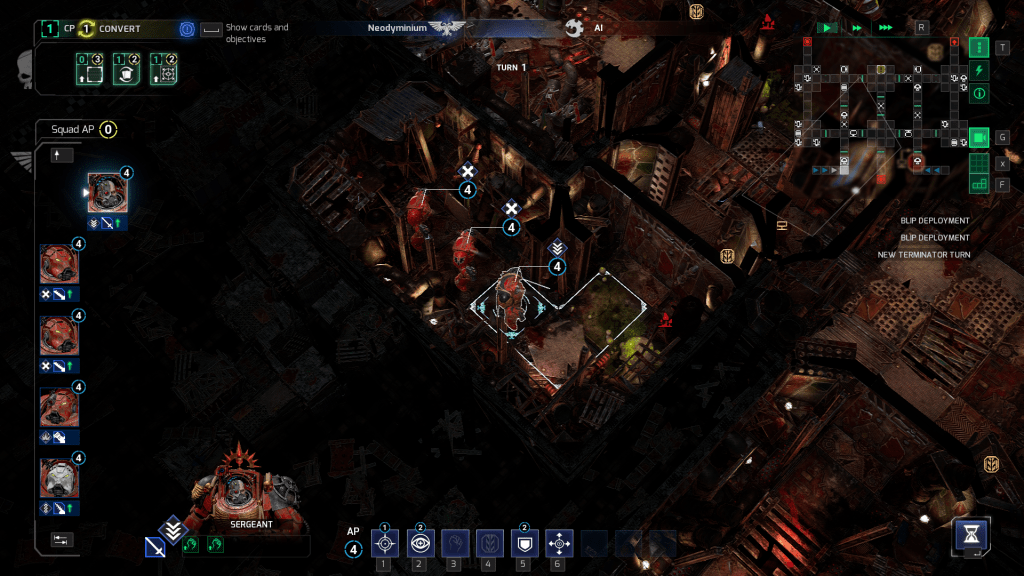Set game speed to normal play
This screenshot has width=1024, height=576.
[x=827, y=28]
